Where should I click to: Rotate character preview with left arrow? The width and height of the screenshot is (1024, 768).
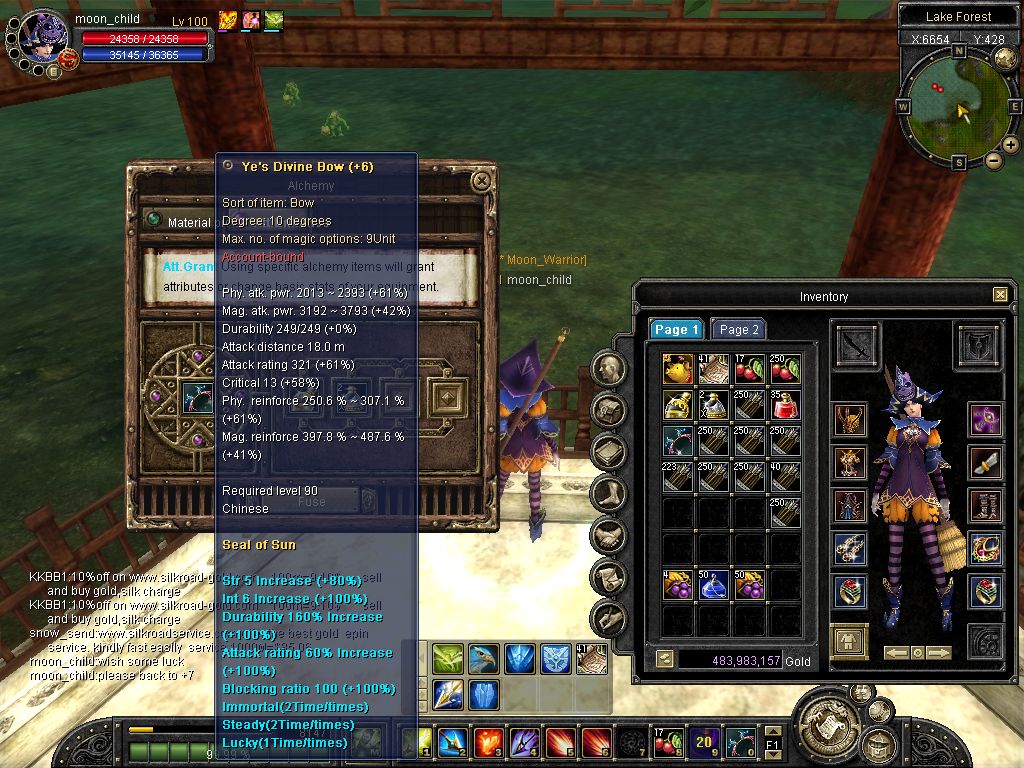coord(896,653)
